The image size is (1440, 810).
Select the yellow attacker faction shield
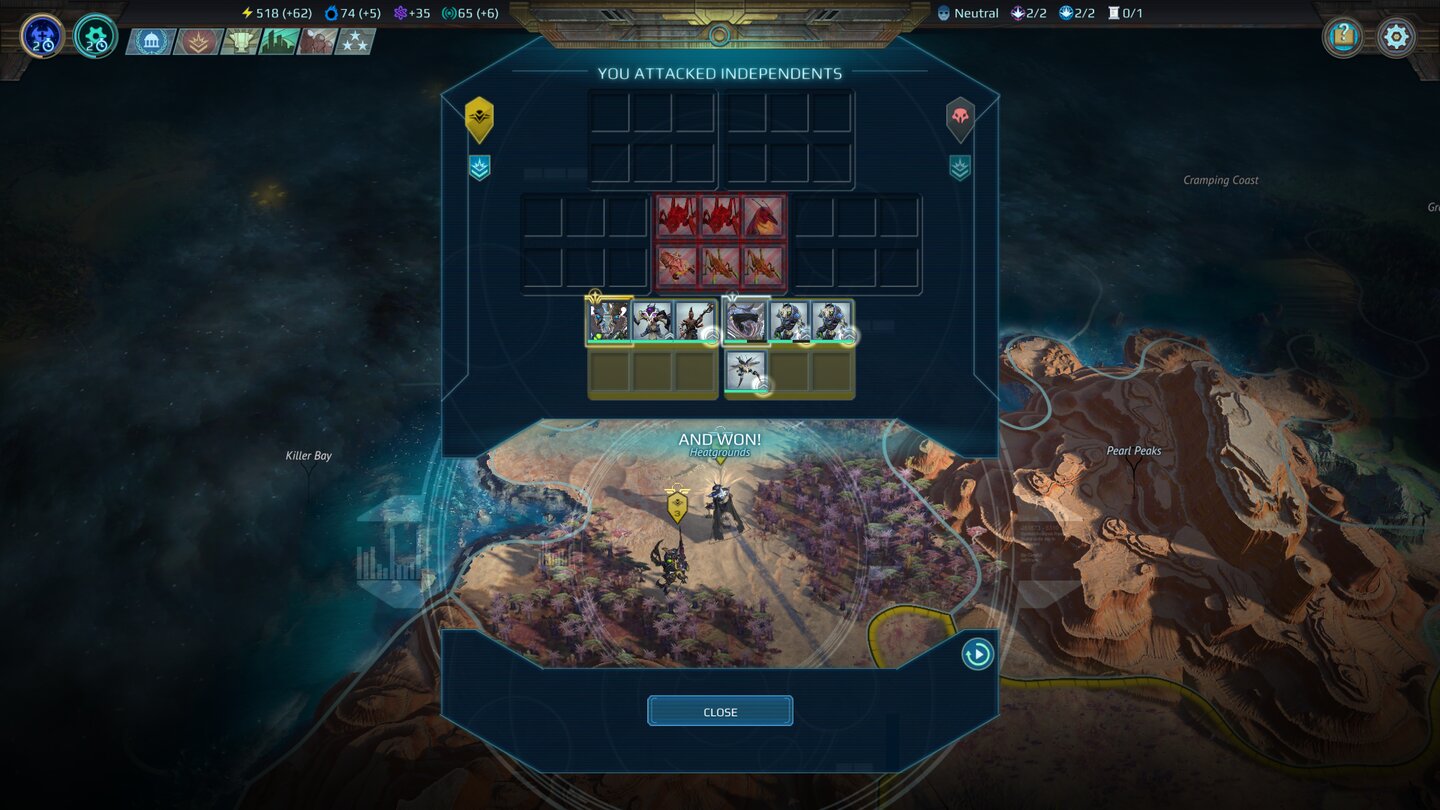[480, 118]
